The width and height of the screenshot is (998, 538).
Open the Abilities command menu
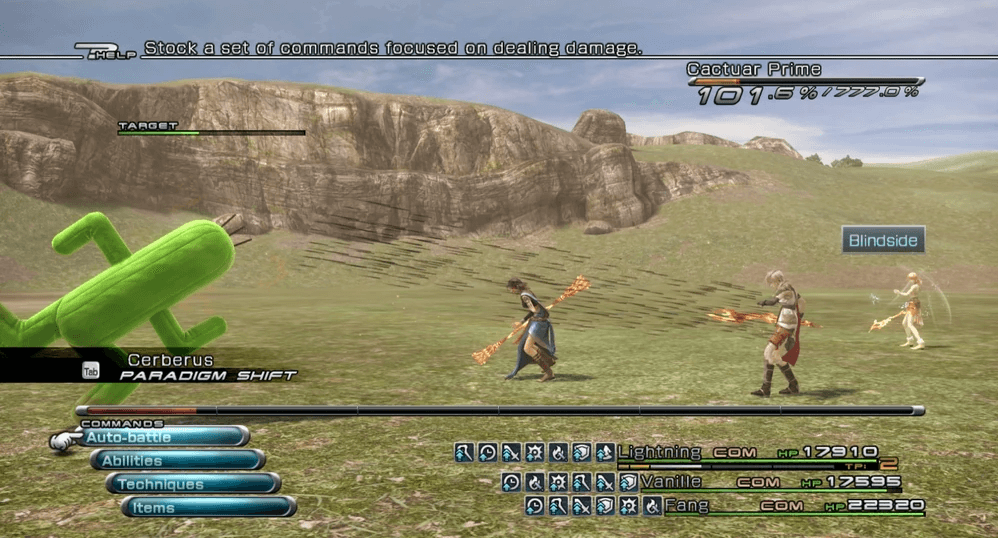click(x=177, y=460)
